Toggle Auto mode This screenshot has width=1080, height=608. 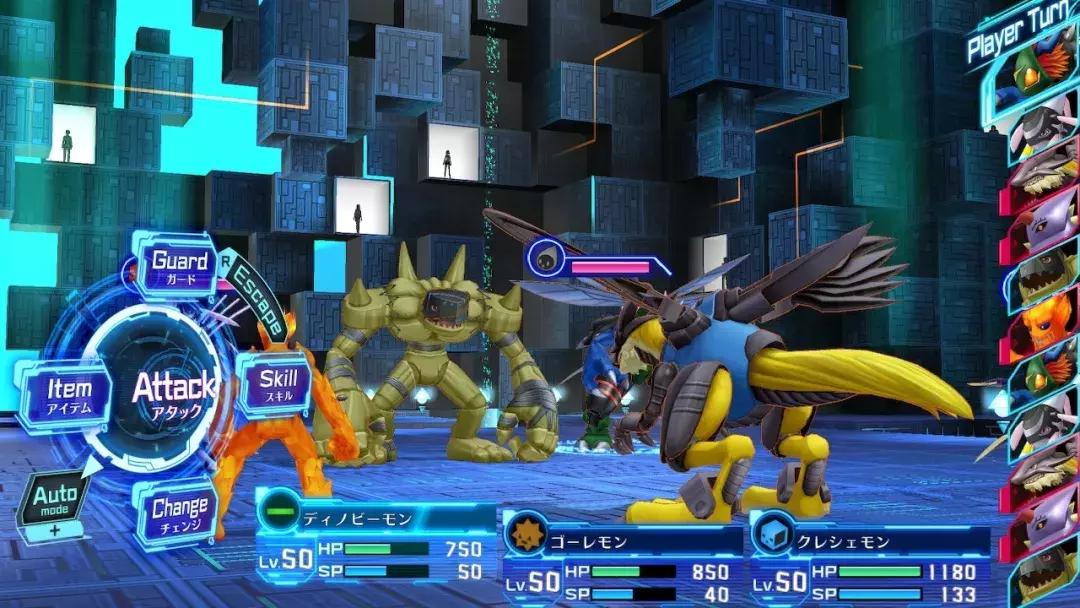point(55,502)
